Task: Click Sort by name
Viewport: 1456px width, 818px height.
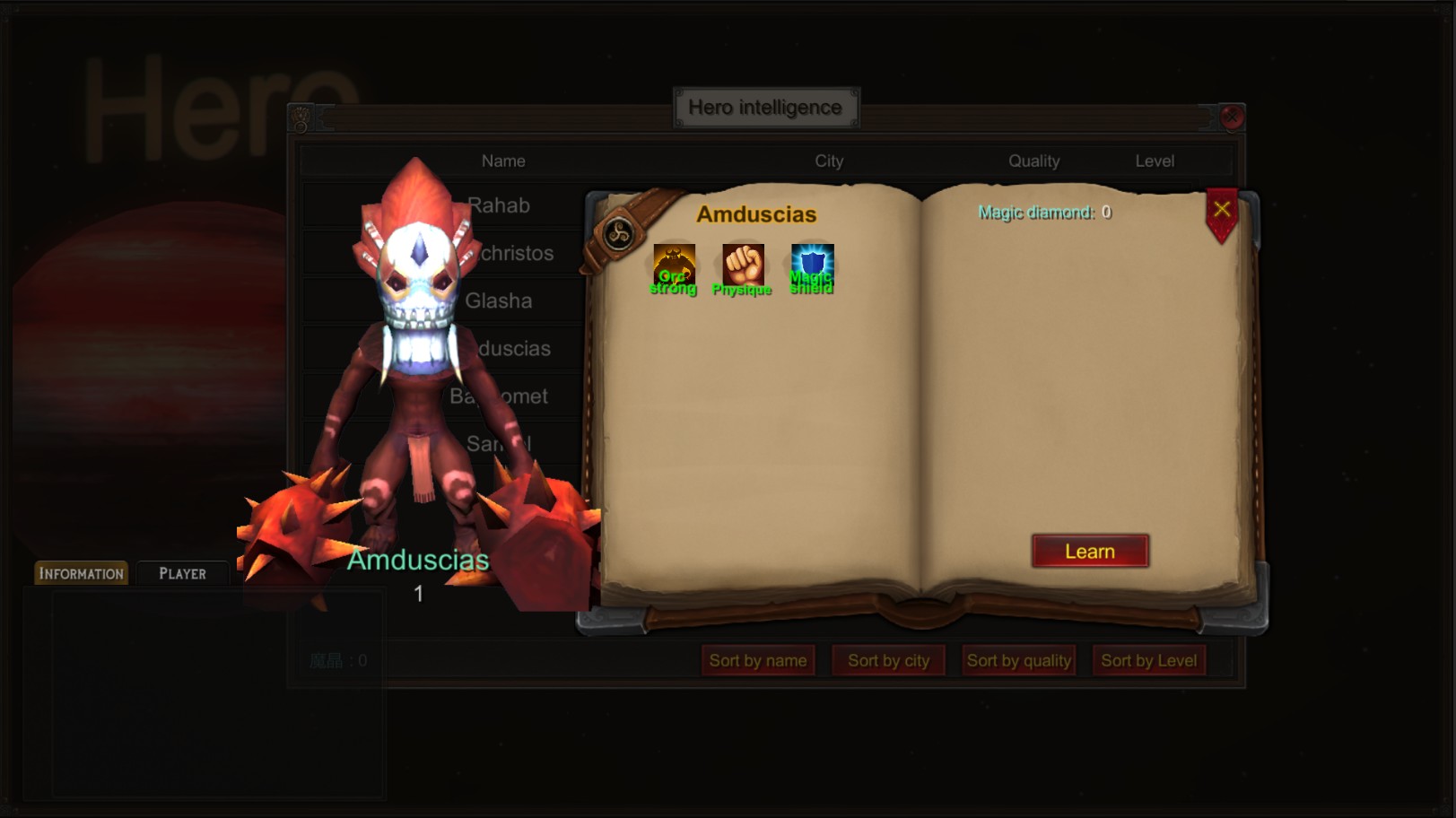Action: coord(758,660)
